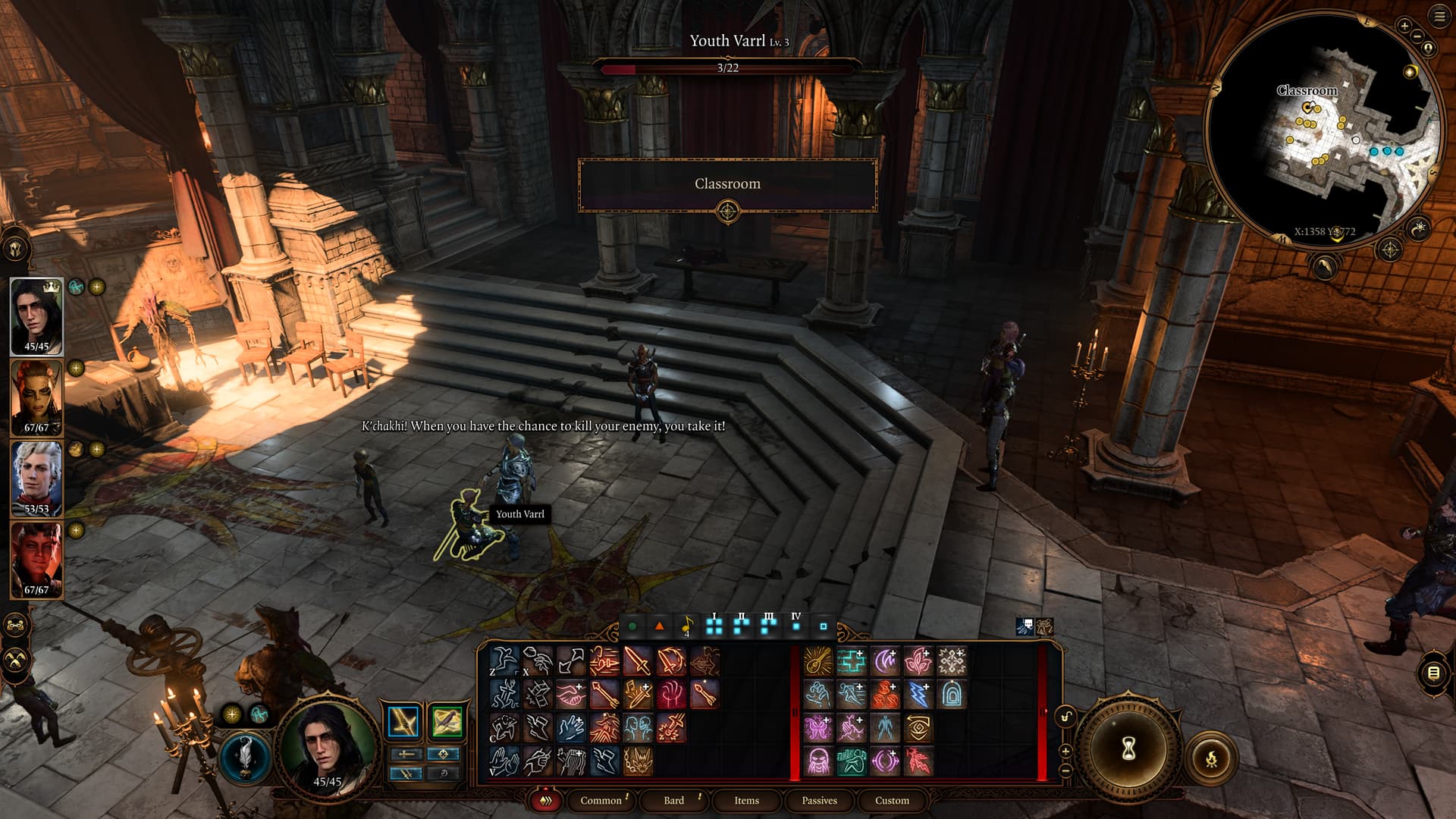Viewport: 1456px width, 819px height.
Task: Zoom in the minimap with plus button
Action: pos(1404,26)
